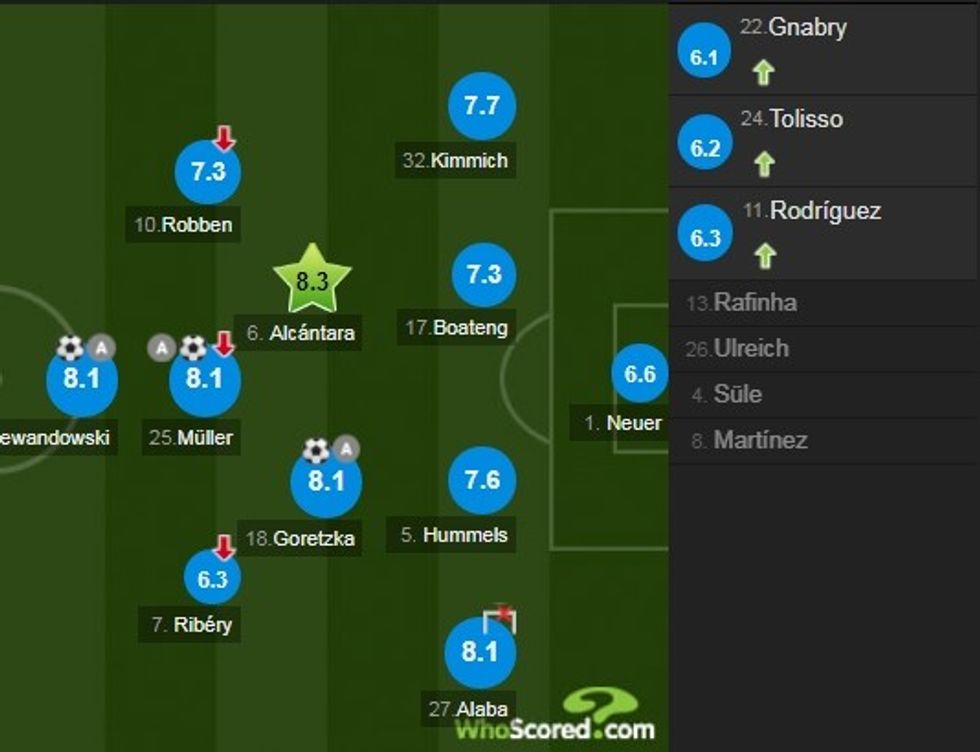The image size is (980, 752).
Task: Select Kimmich's 7.7 rating circle
Action: [482, 105]
